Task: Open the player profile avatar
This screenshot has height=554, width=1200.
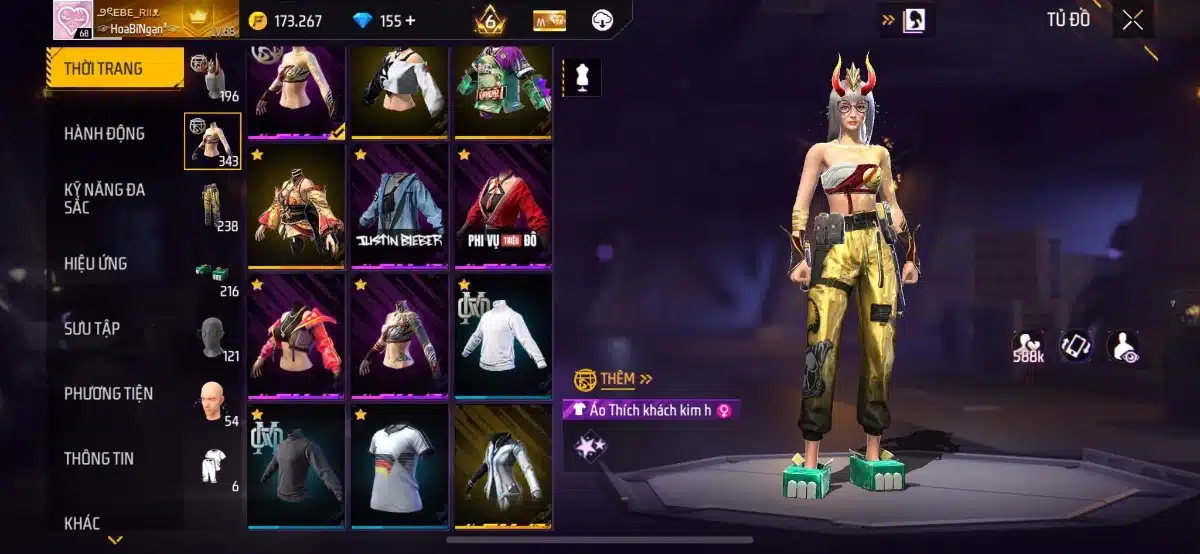Action: click(x=72, y=21)
